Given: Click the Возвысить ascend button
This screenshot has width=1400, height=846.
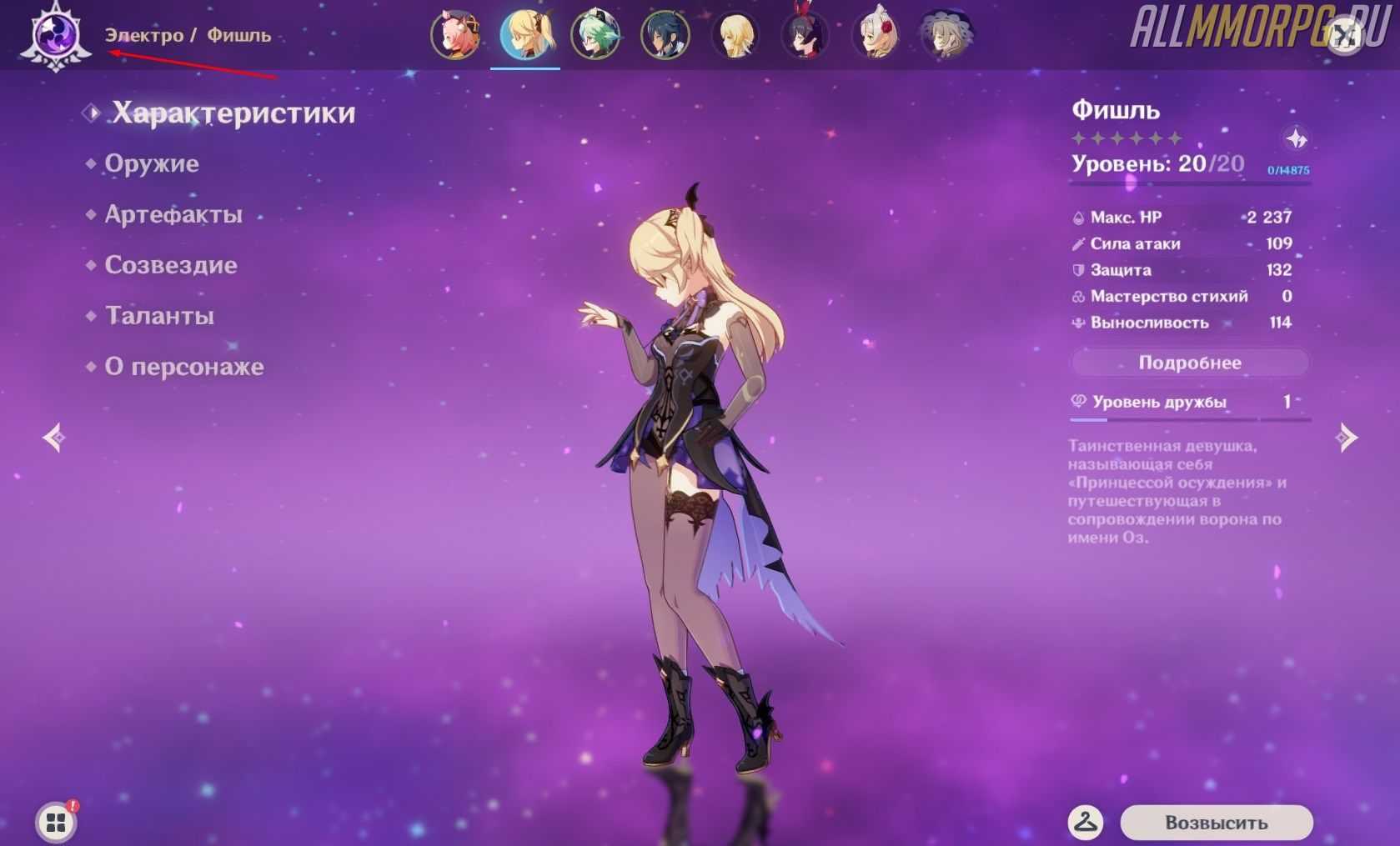Looking at the screenshot, I should pyautogui.click(x=1216, y=823).
